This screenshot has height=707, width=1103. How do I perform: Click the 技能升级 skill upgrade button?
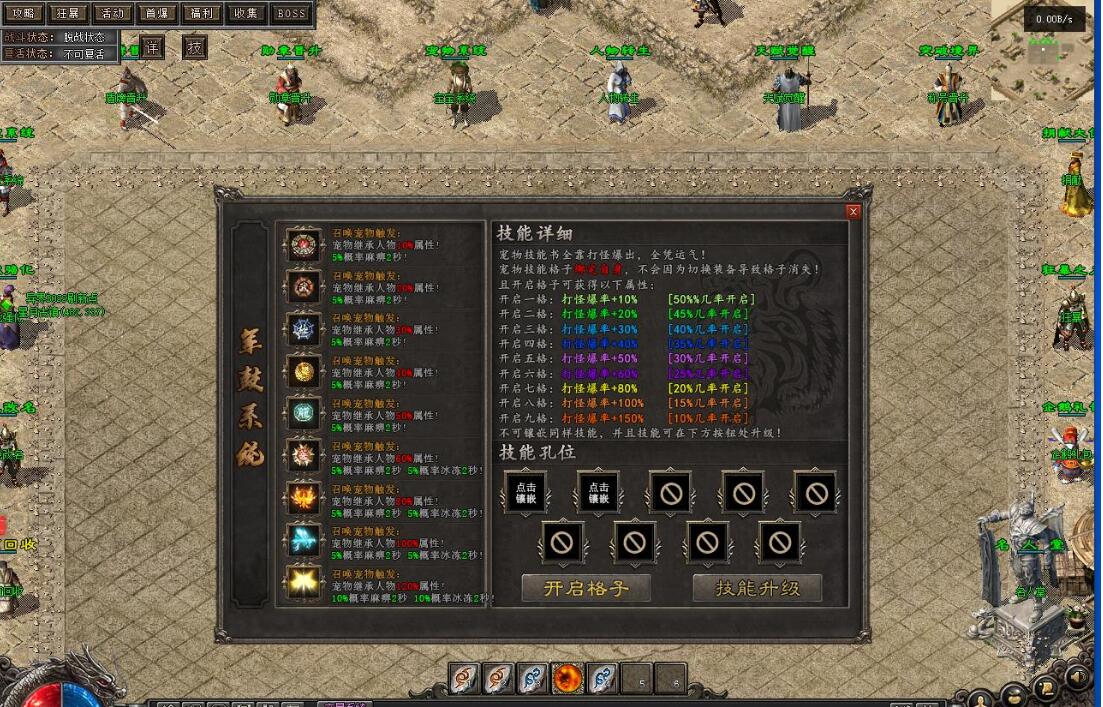pyautogui.click(x=757, y=588)
